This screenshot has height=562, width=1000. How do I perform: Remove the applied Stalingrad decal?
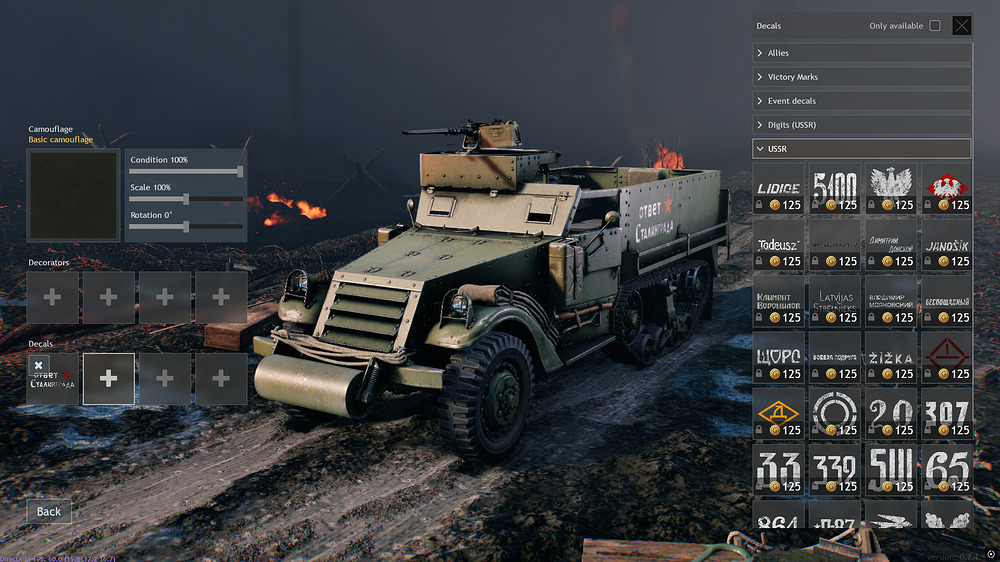[x=39, y=366]
